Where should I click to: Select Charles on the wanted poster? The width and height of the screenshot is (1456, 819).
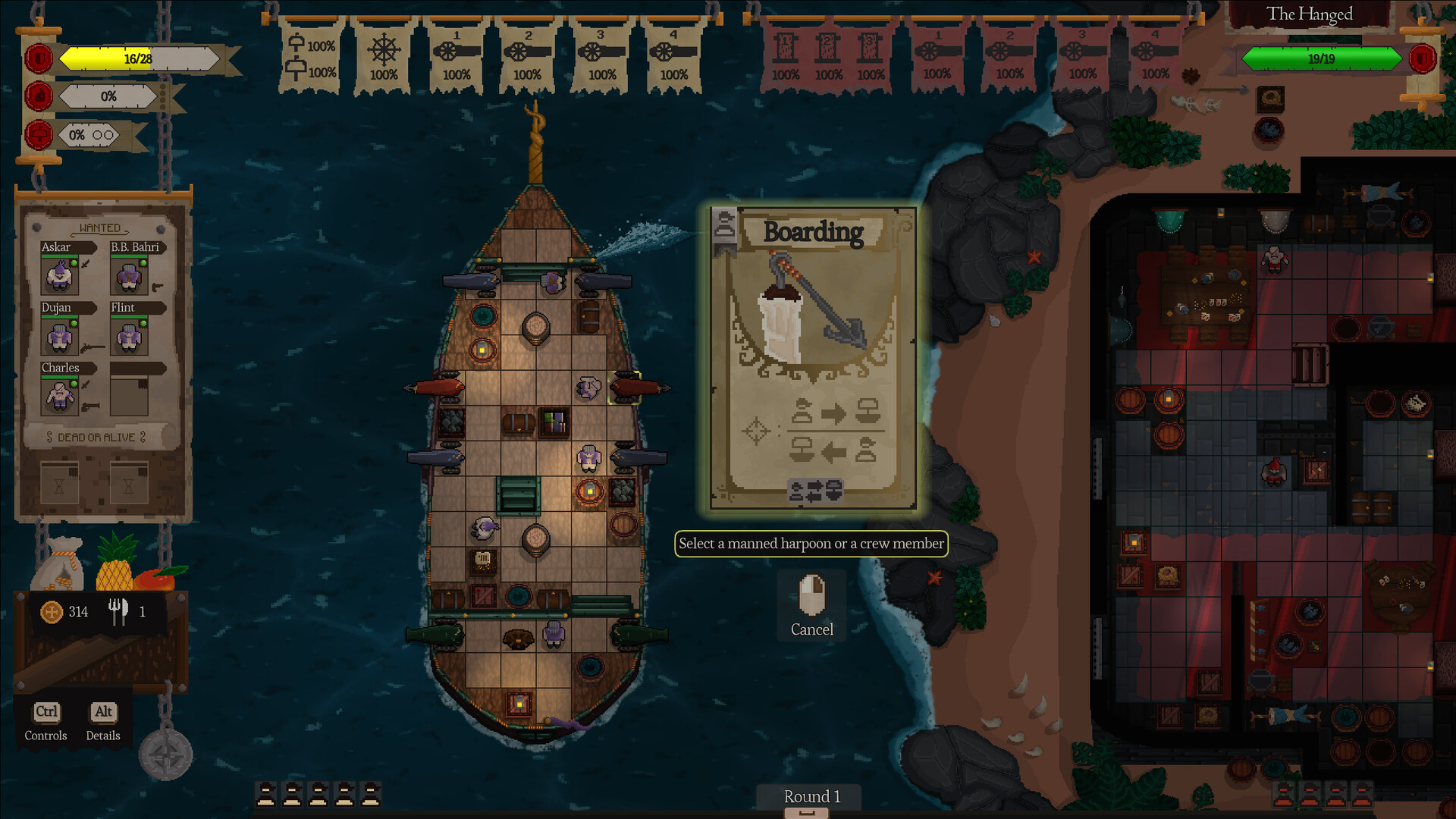[x=59, y=396]
